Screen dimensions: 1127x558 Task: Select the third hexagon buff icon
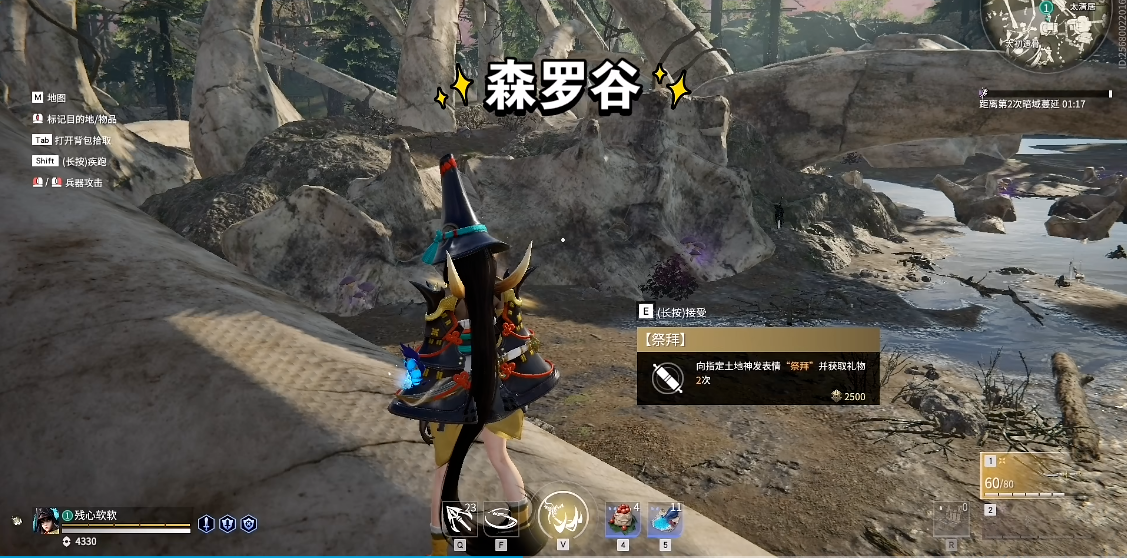click(x=249, y=522)
